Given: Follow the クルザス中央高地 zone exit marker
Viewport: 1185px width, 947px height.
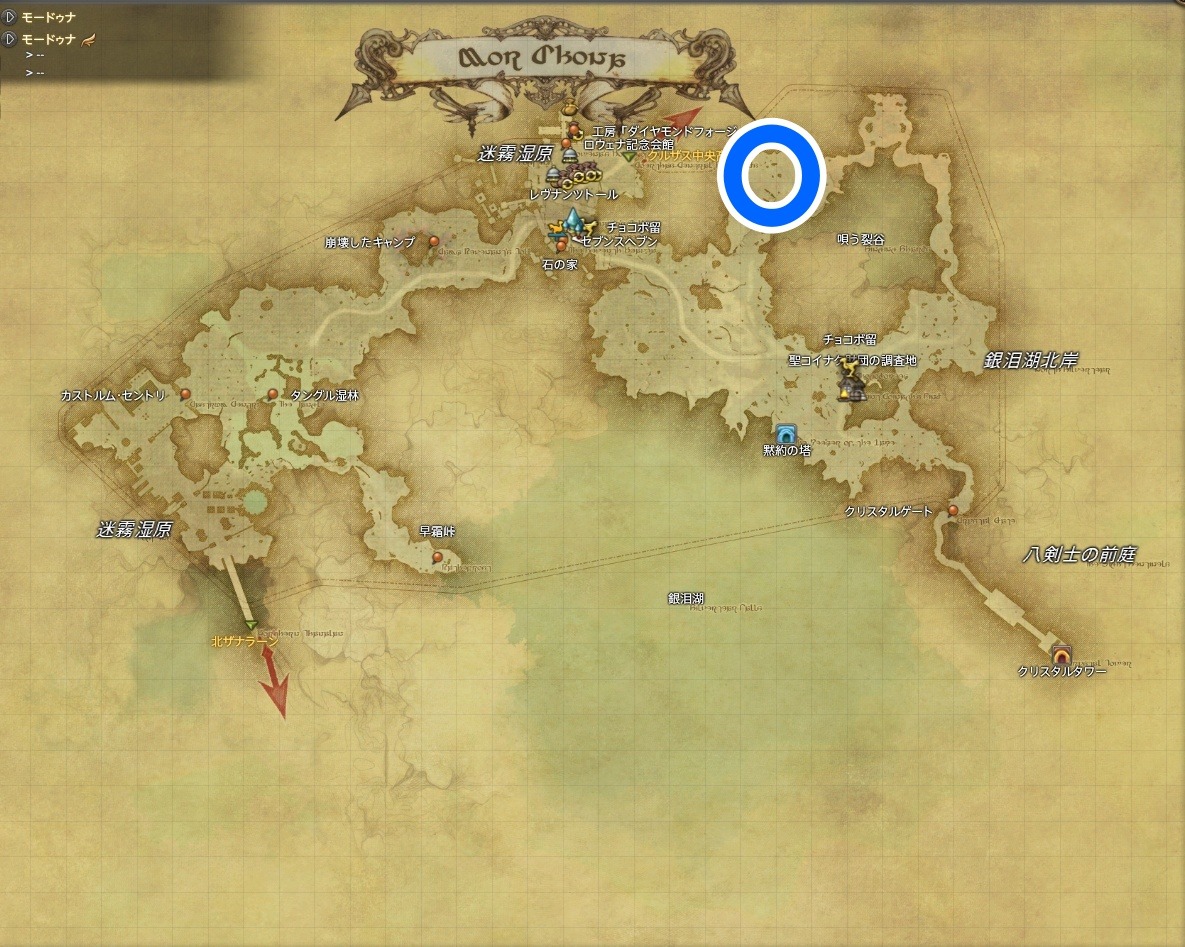Looking at the screenshot, I should [x=628, y=157].
